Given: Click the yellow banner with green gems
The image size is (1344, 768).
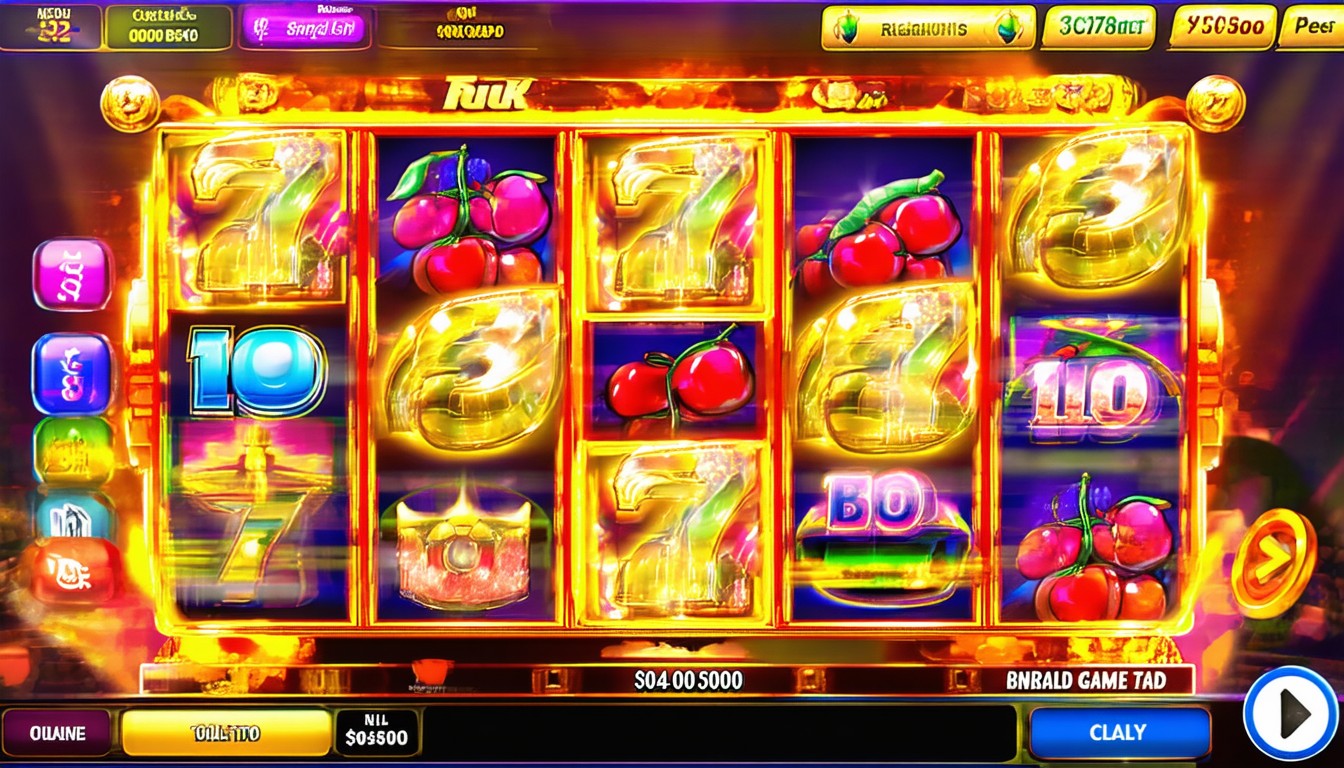Looking at the screenshot, I should [927, 28].
